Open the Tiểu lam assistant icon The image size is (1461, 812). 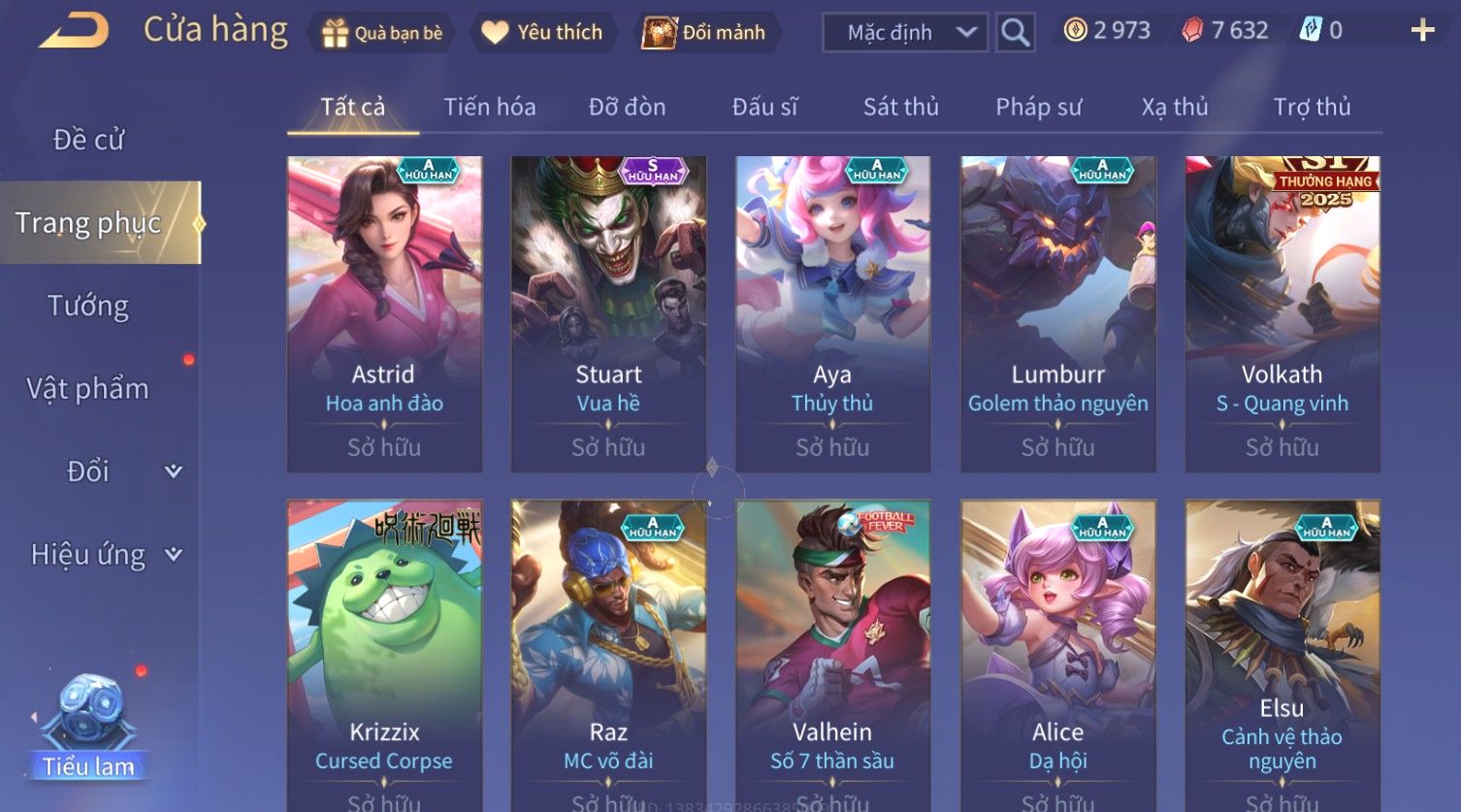[x=89, y=728]
